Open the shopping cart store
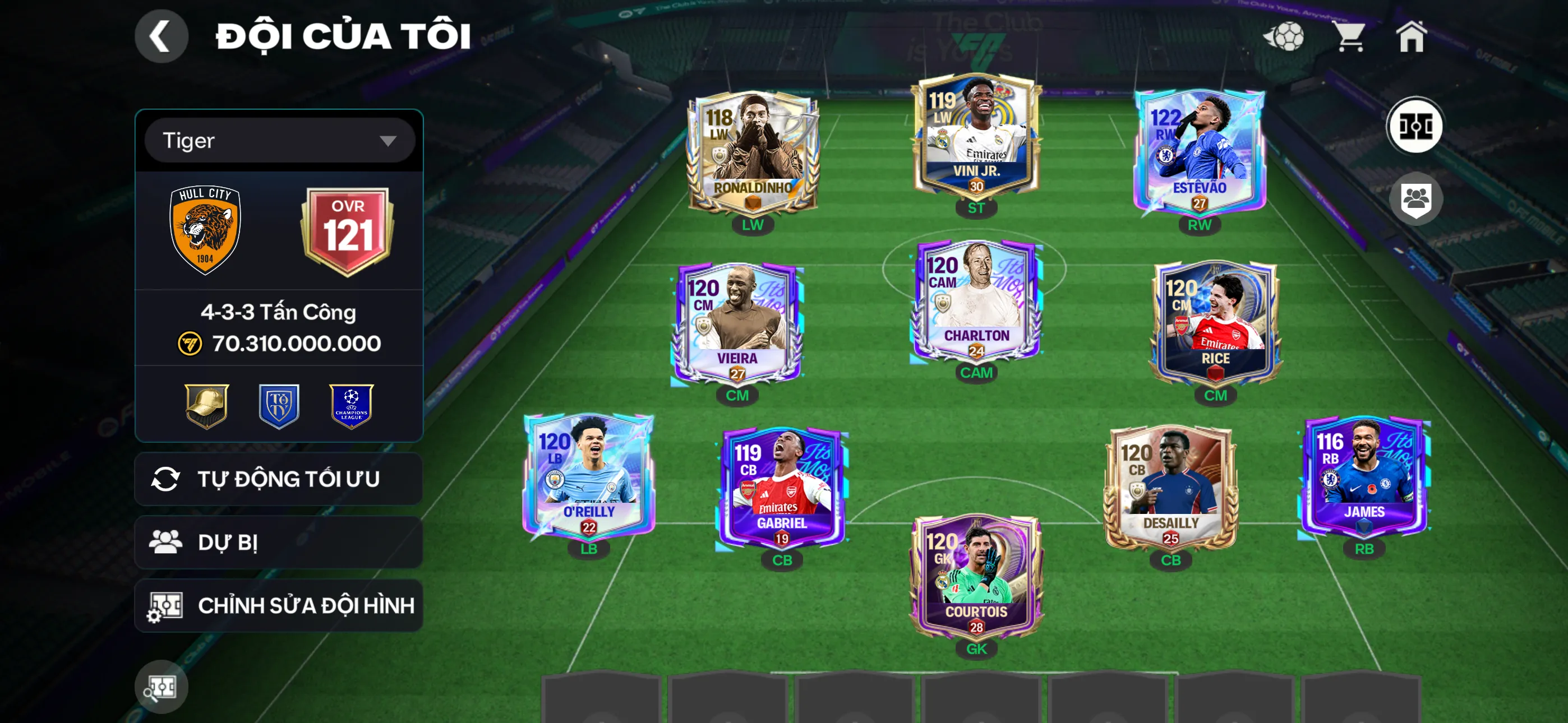Viewport: 1568px width, 723px height. coord(1351,36)
